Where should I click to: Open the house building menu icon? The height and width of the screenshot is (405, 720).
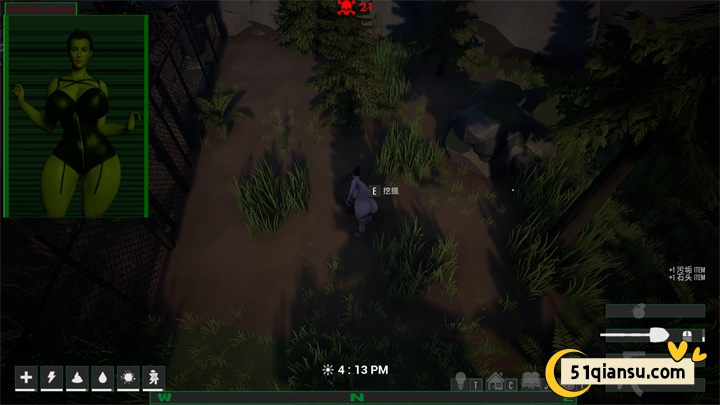[497, 381]
